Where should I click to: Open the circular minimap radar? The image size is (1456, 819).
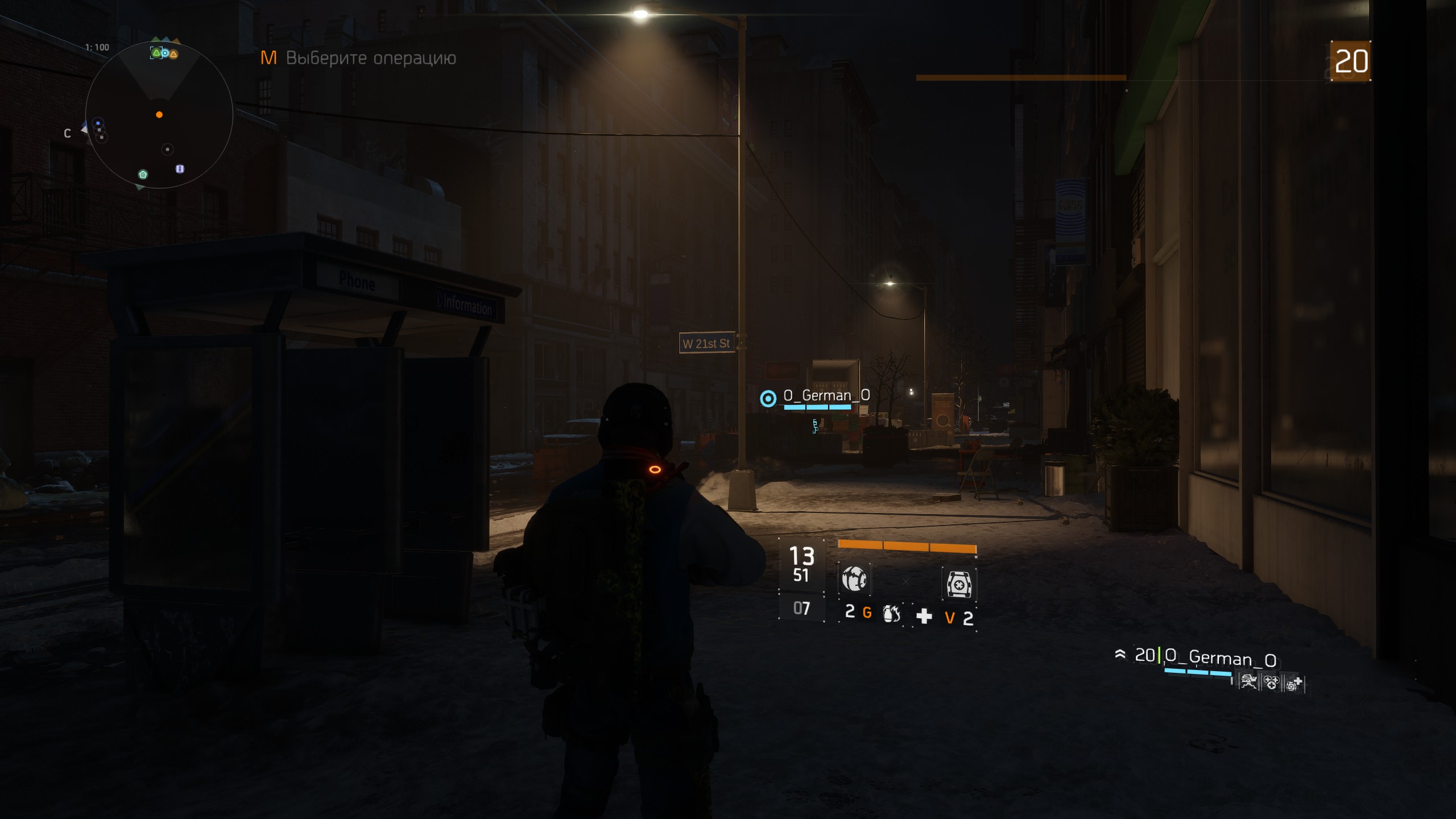point(159,115)
